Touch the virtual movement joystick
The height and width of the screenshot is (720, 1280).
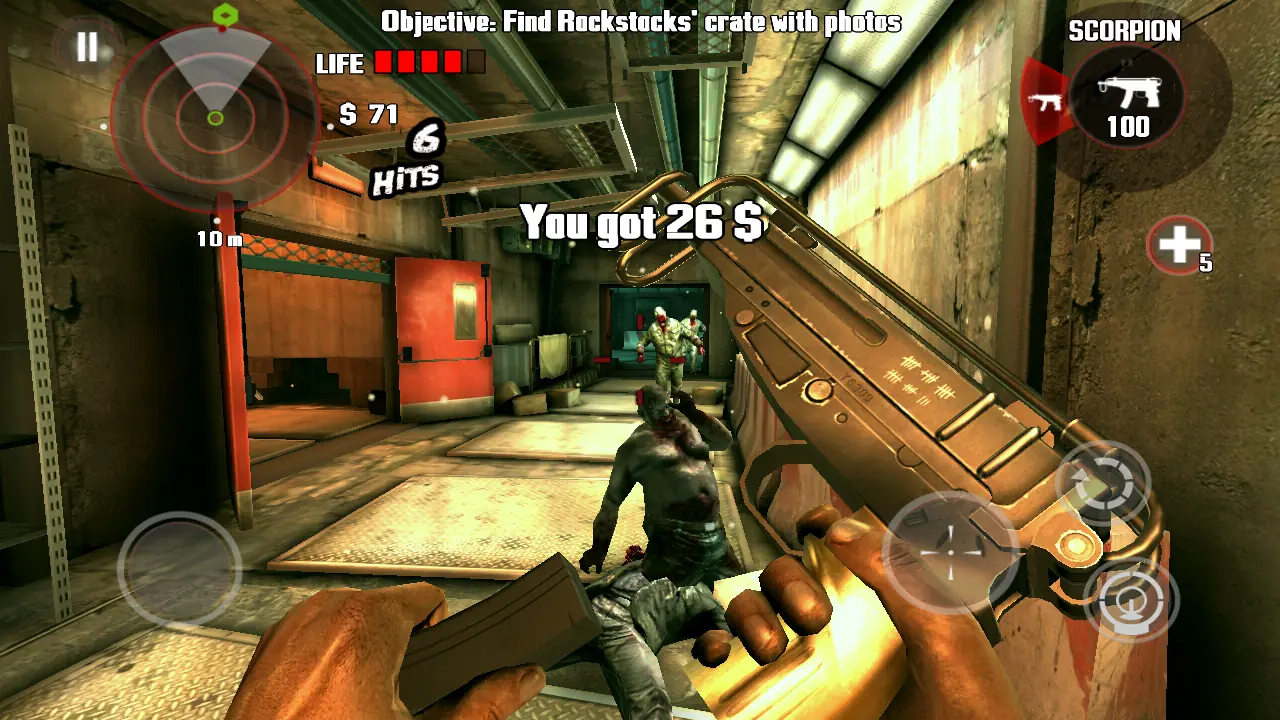(x=180, y=570)
